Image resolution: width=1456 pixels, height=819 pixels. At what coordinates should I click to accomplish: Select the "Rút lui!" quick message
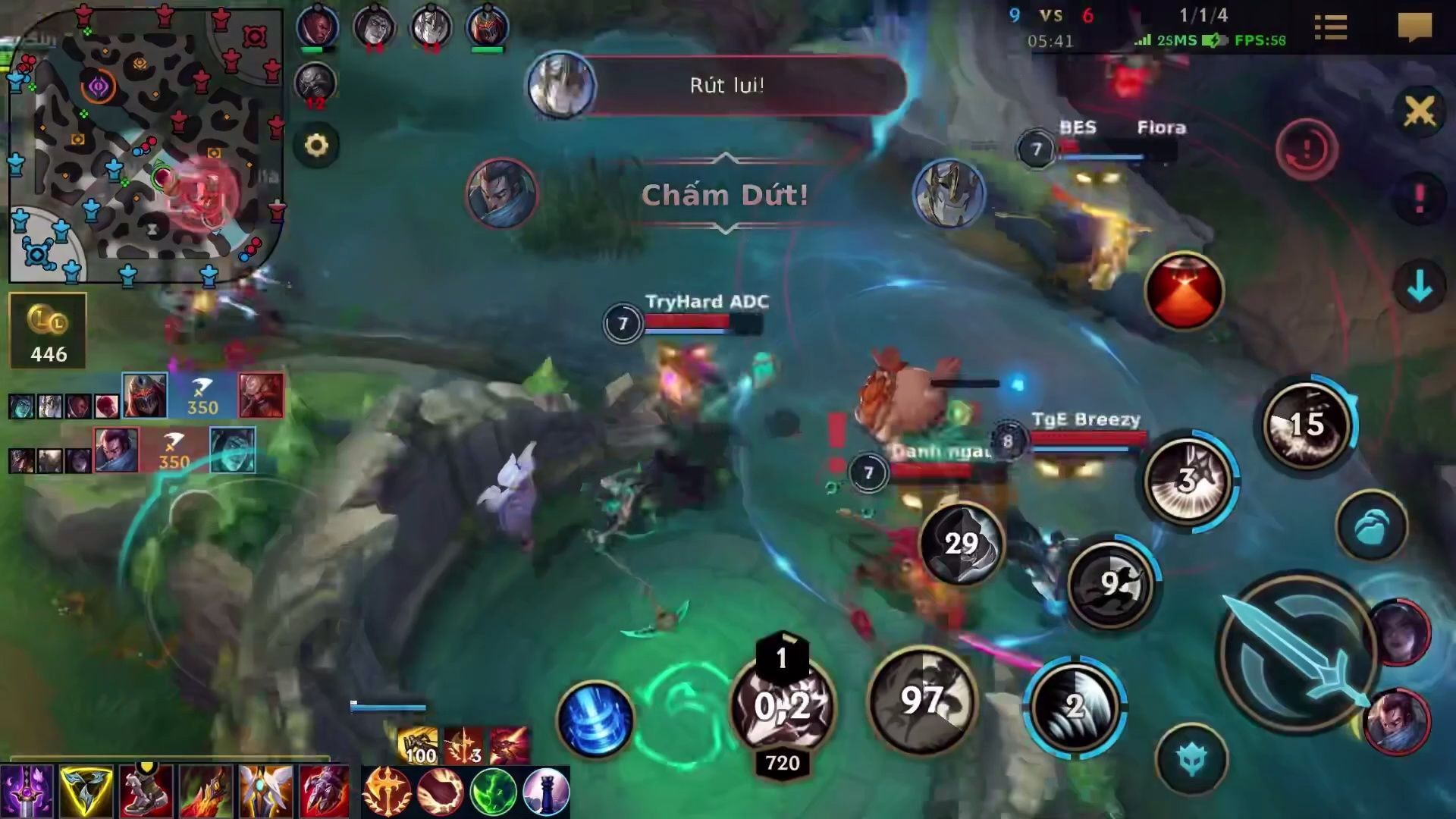[726, 85]
